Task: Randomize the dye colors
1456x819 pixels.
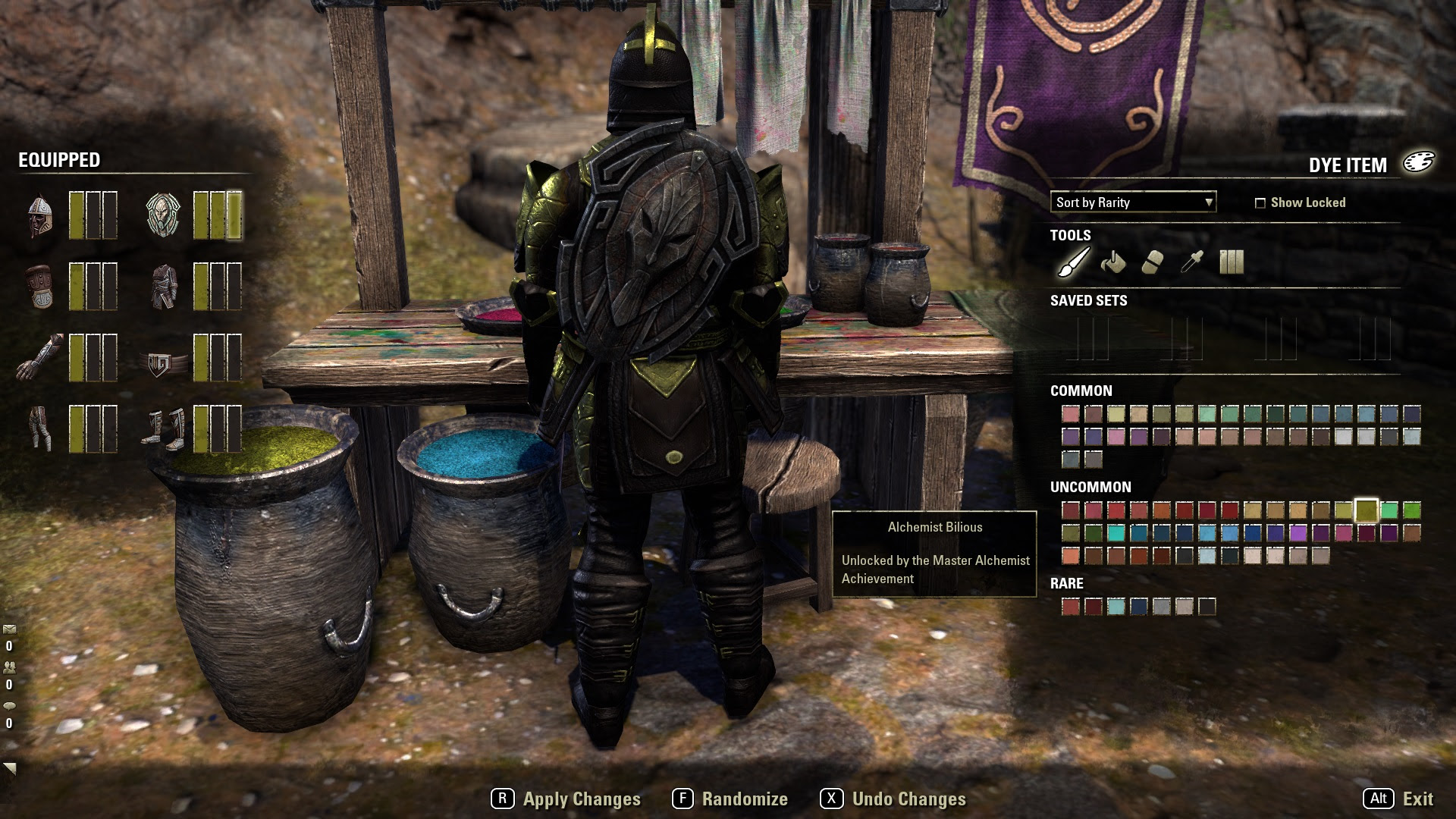Action: click(x=730, y=799)
